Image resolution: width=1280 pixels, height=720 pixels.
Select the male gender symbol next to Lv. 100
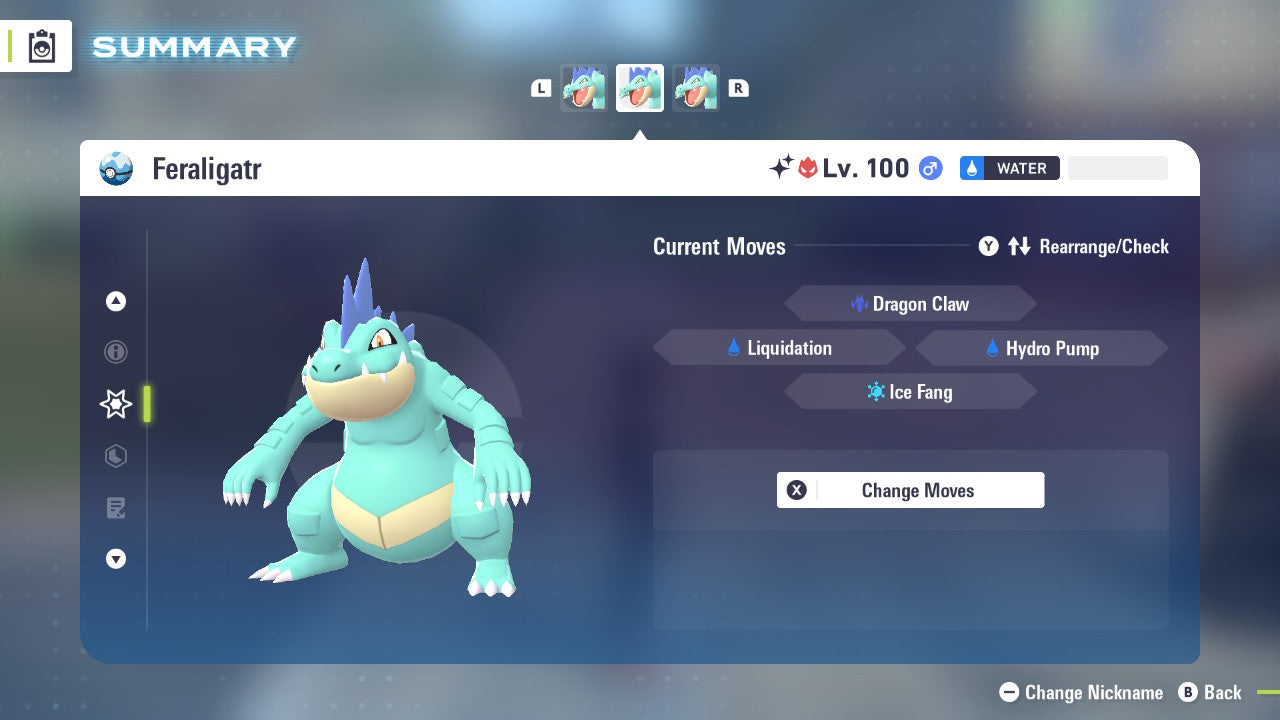[929, 168]
